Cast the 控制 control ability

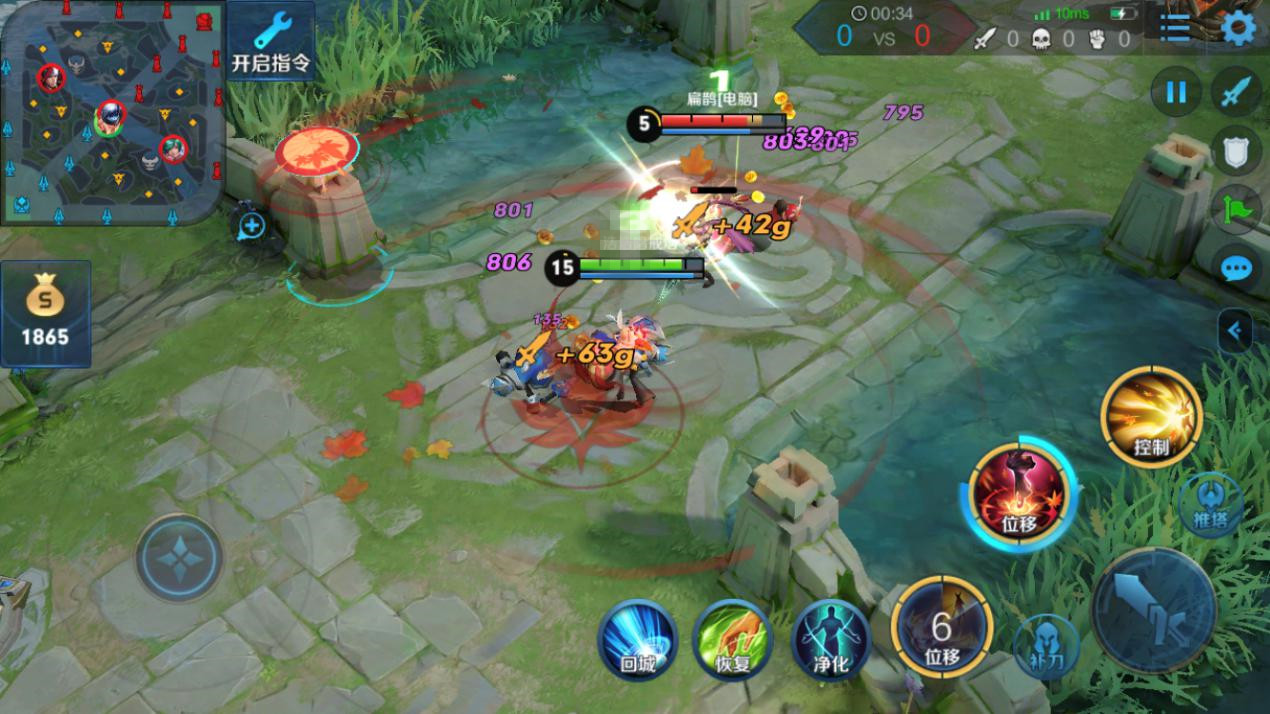tap(1151, 416)
